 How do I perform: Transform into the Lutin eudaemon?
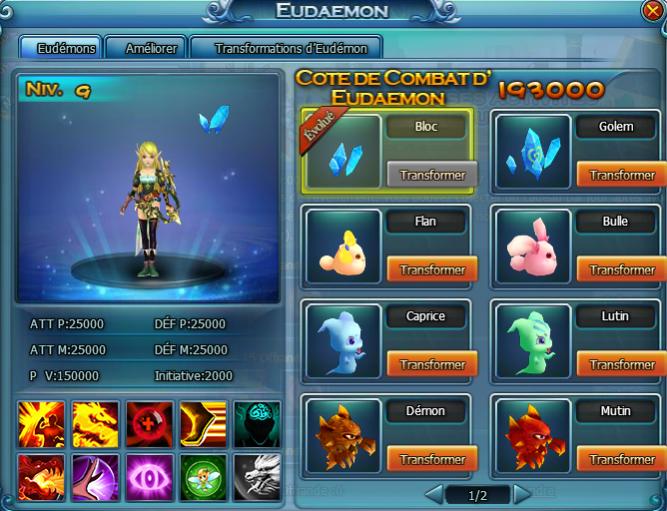coord(622,365)
